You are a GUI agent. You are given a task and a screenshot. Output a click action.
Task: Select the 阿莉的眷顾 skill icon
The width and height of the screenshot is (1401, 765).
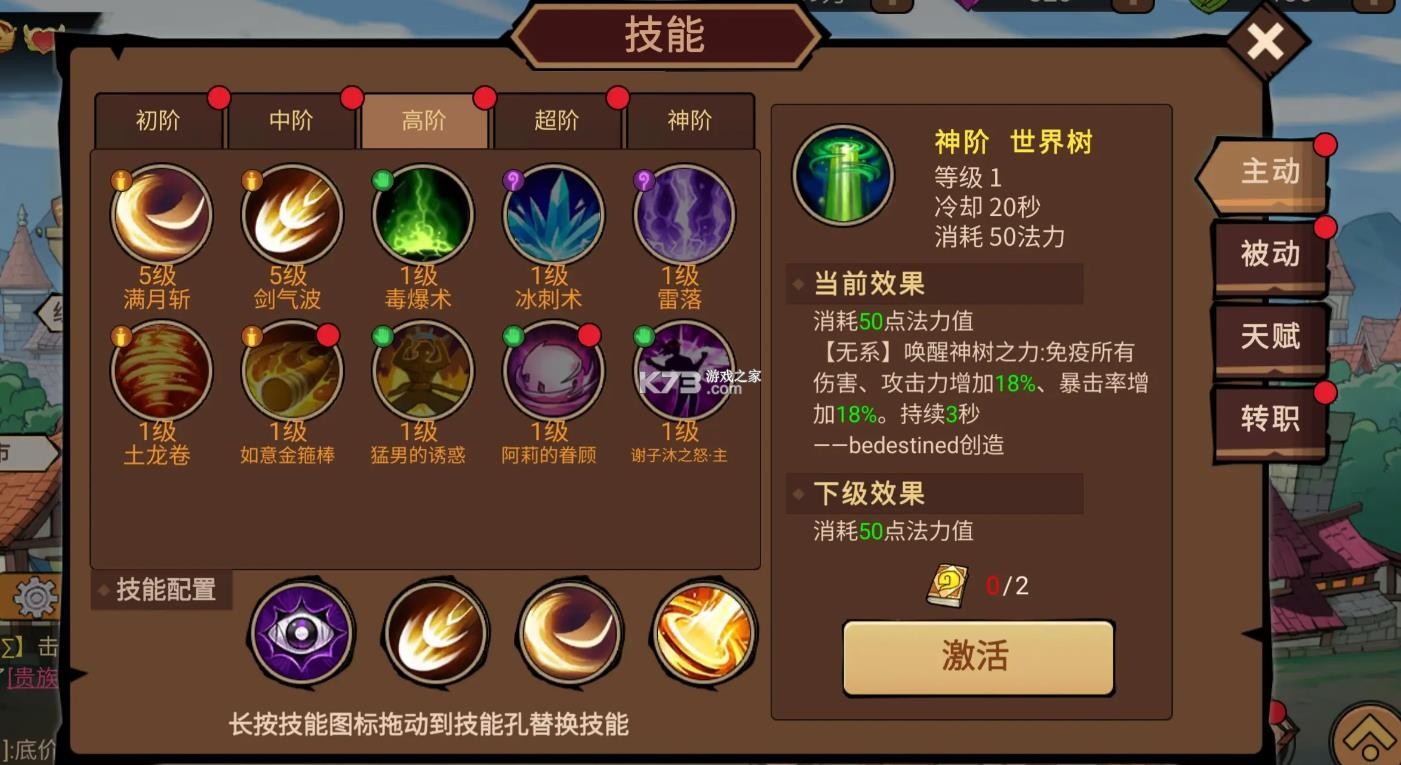[x=551, y=370]
